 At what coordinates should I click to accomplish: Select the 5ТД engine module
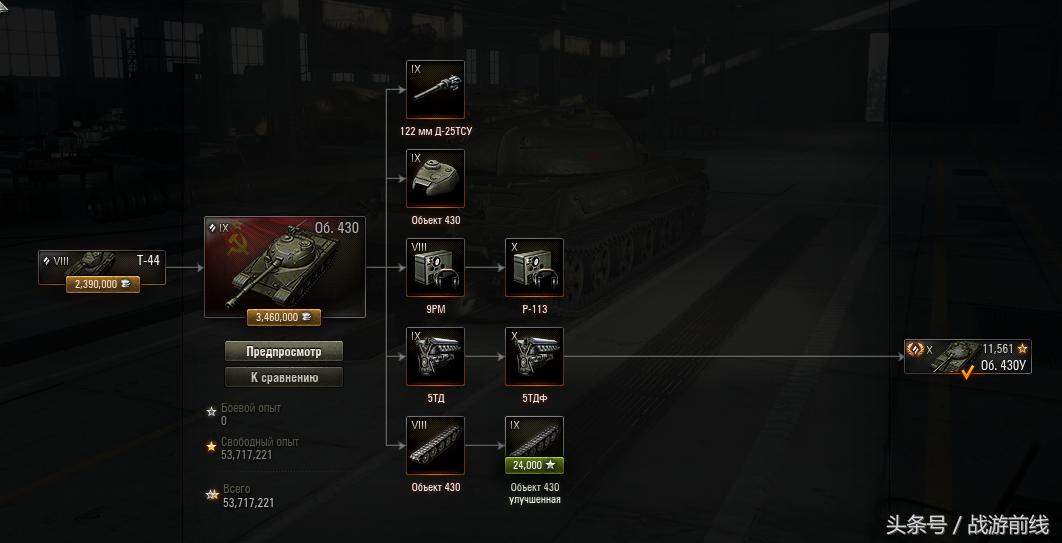[x=435, y=357]
